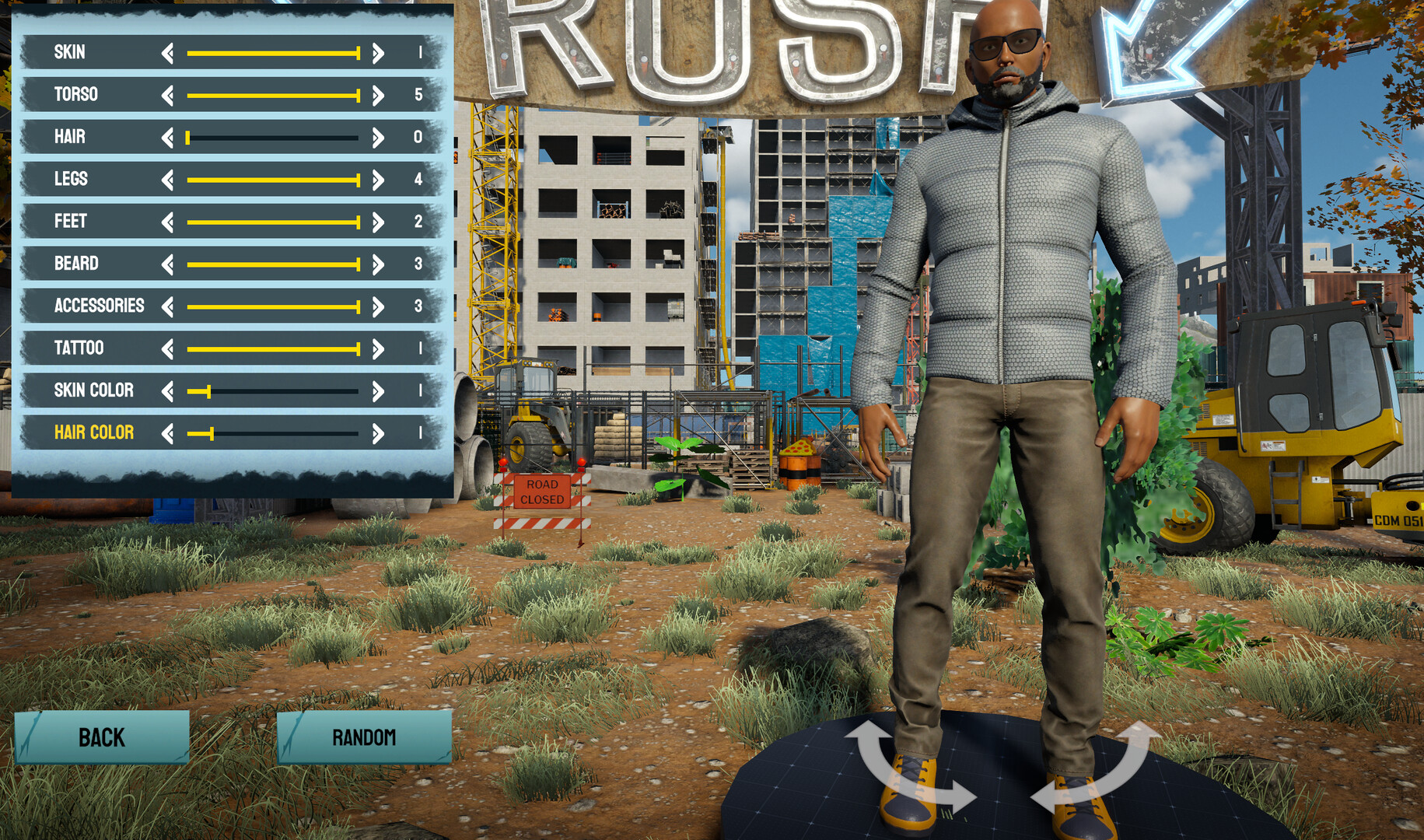
Task: Click the left rotation arrow under the character
Action: [902, 770]
